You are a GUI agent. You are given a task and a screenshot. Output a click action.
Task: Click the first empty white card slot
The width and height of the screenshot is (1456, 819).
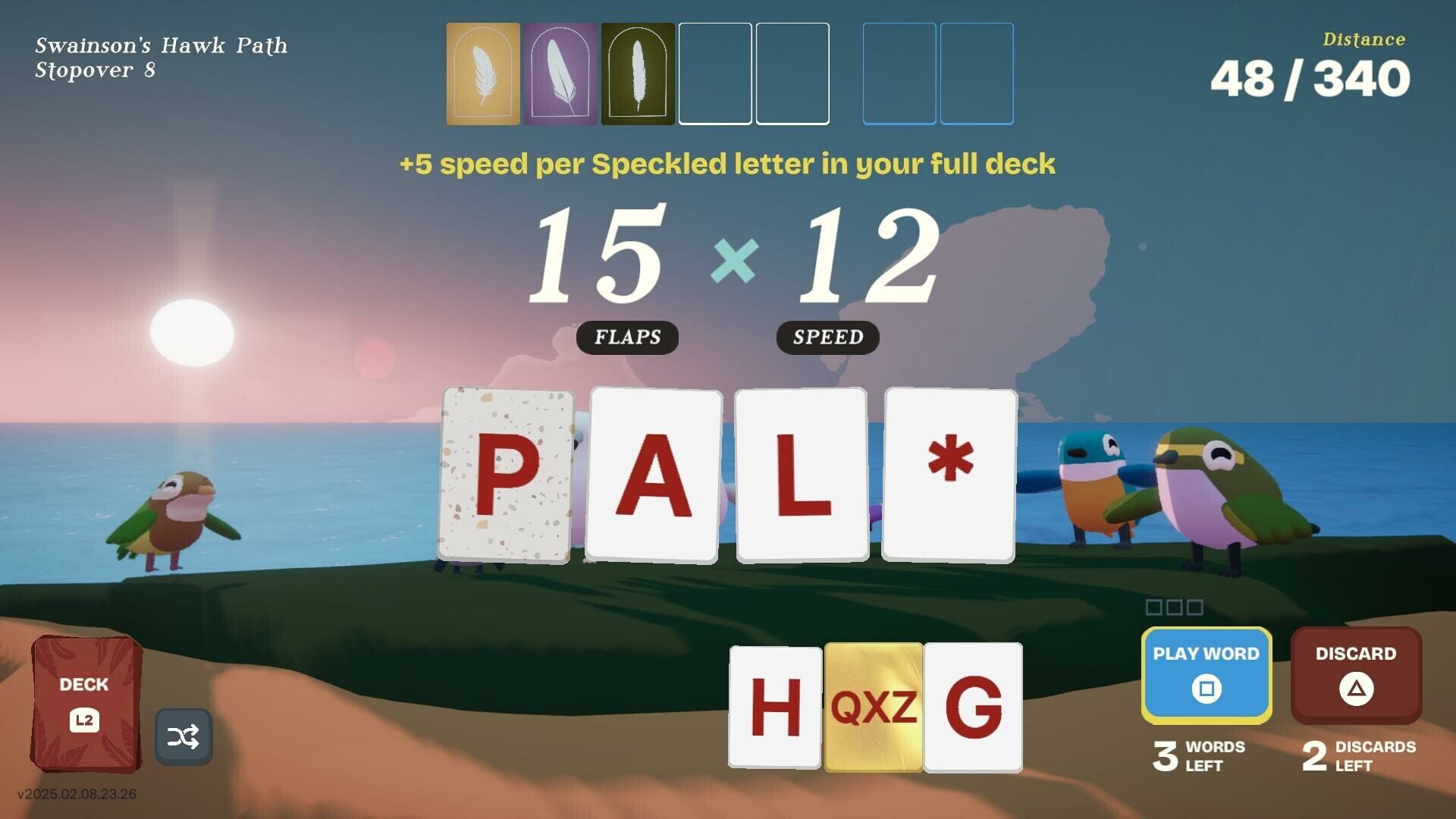pyautogui.click(x=714, y=73)
